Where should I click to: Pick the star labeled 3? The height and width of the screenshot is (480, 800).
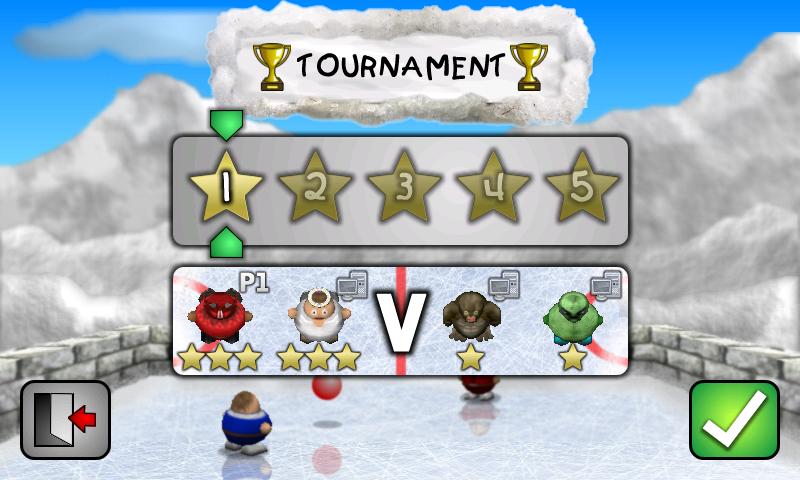pos(404,187)
